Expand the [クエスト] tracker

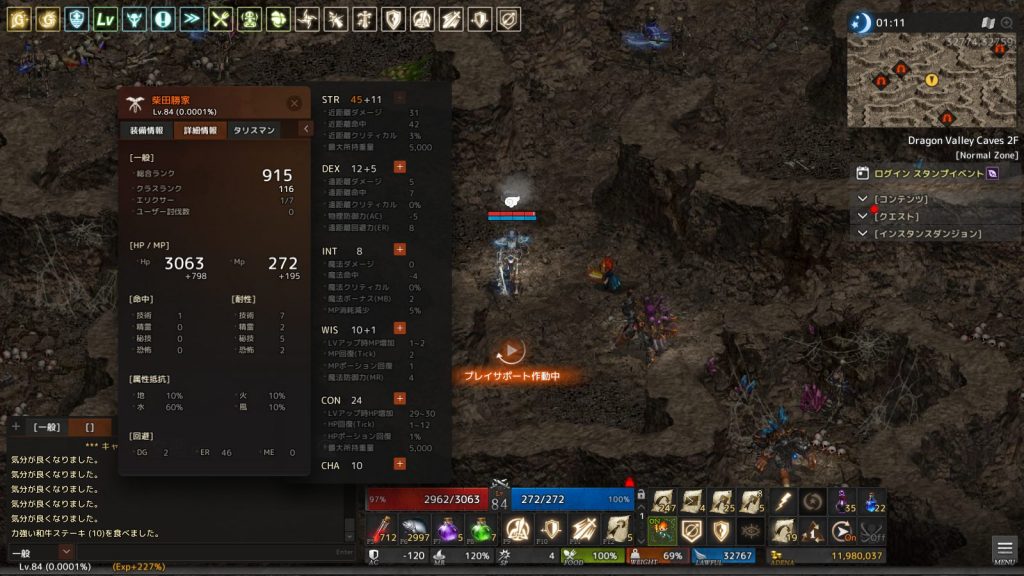click(x=864, y=216)
